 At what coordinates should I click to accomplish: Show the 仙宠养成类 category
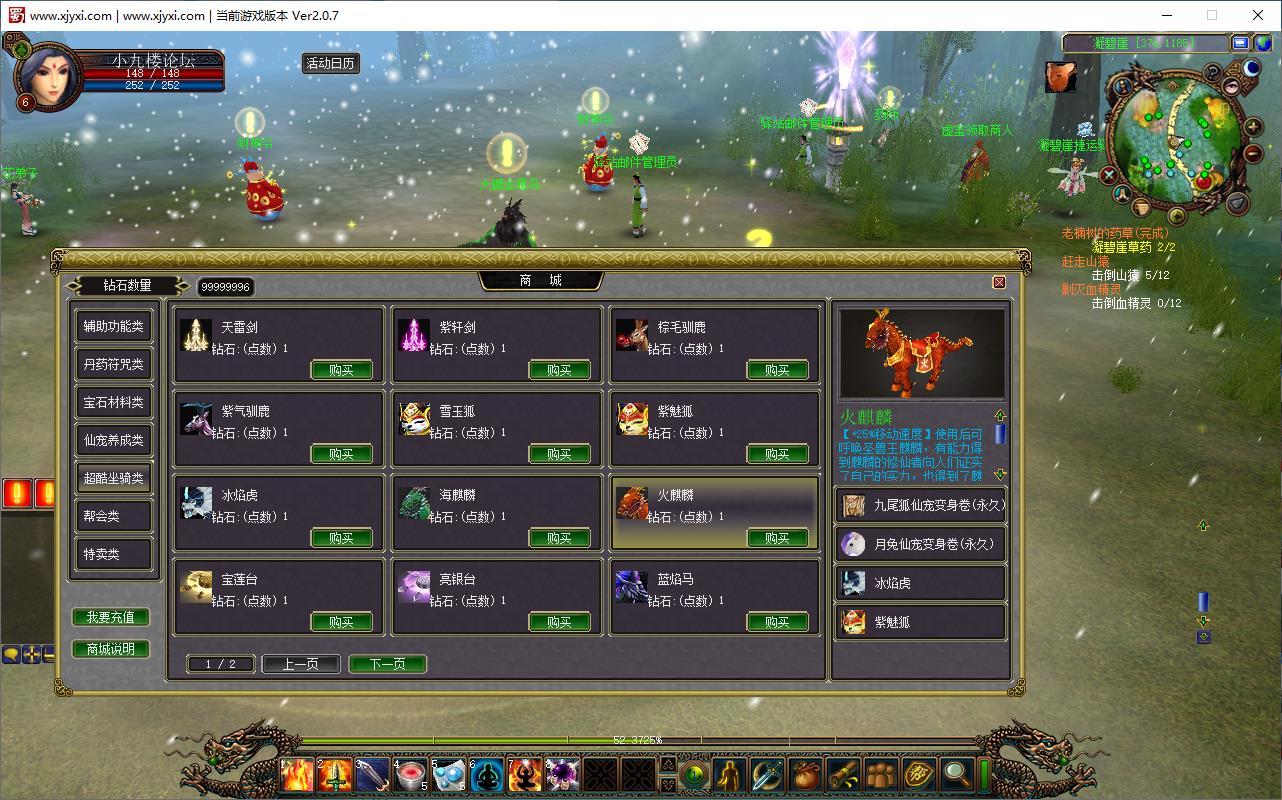point(114,440)
